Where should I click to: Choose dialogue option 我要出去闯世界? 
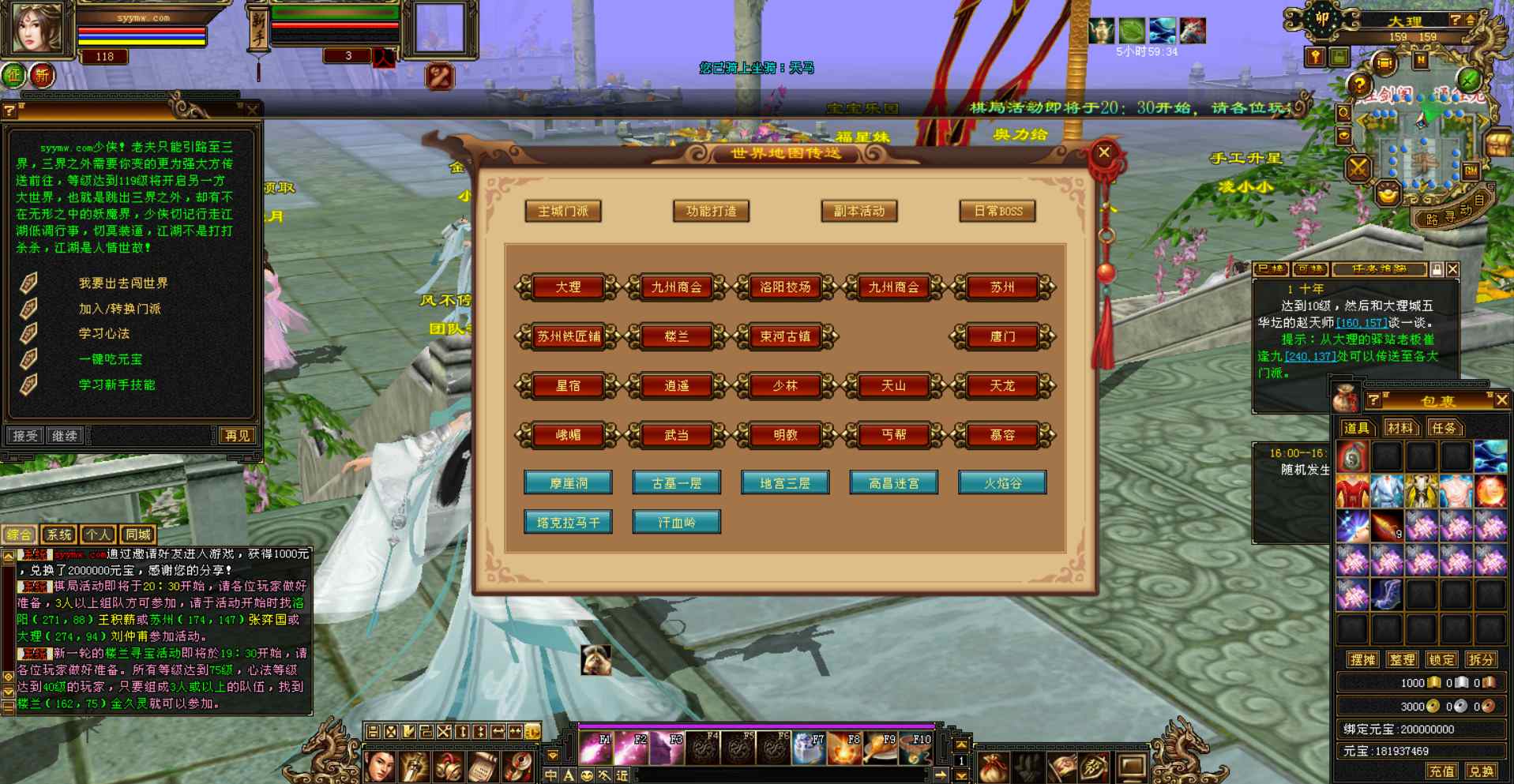click(x=123, y=283)
